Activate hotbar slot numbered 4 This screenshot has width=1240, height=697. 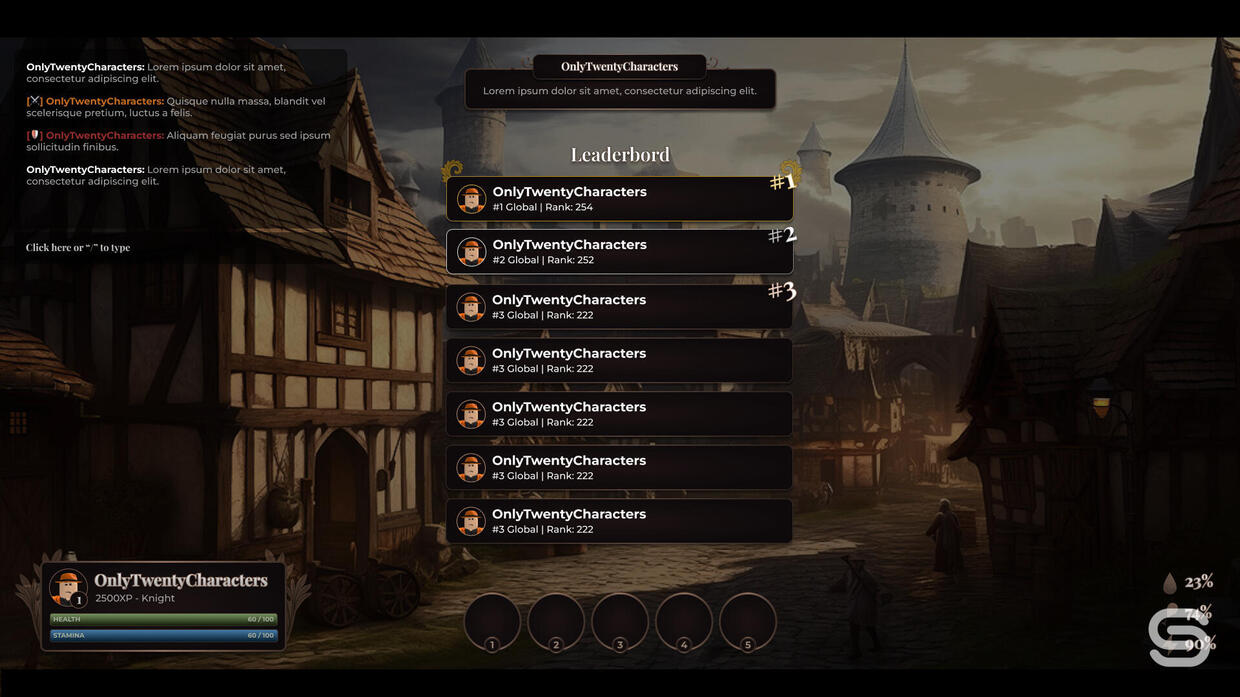684,621
